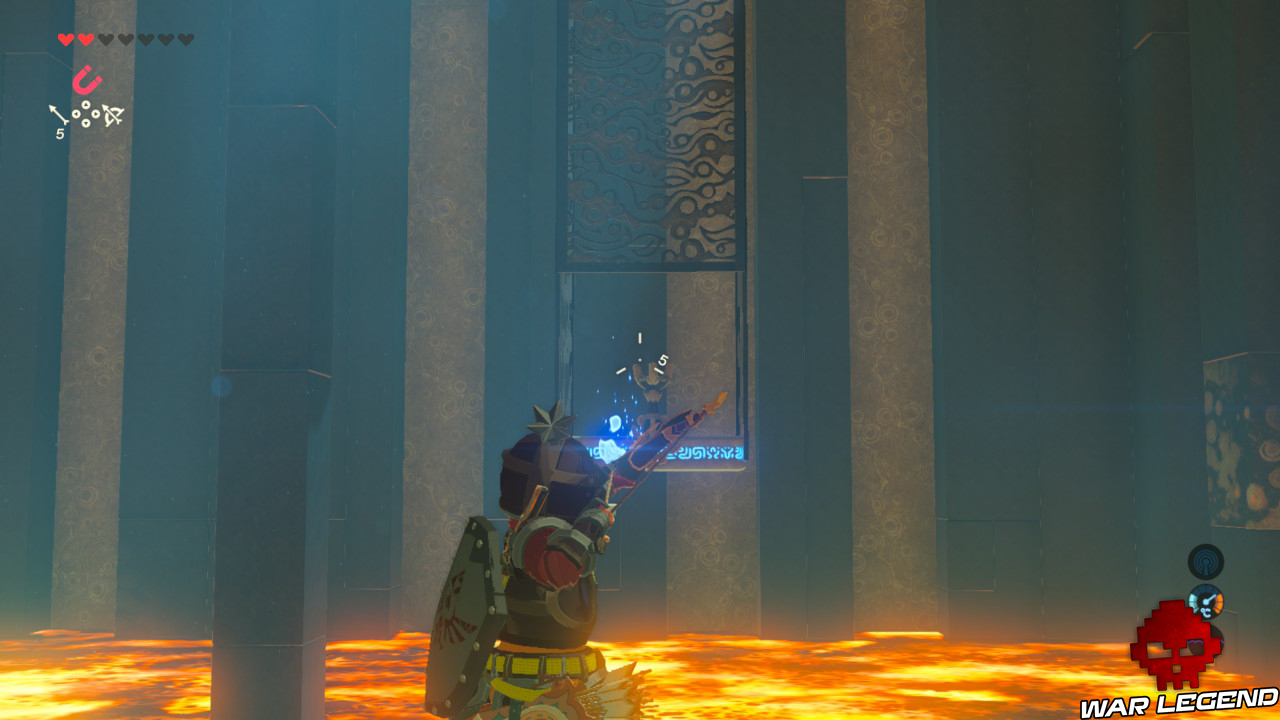Click the second red heart icon
Screen dimensions: 1280x720
pyautogui.click(x=86, y=38)
